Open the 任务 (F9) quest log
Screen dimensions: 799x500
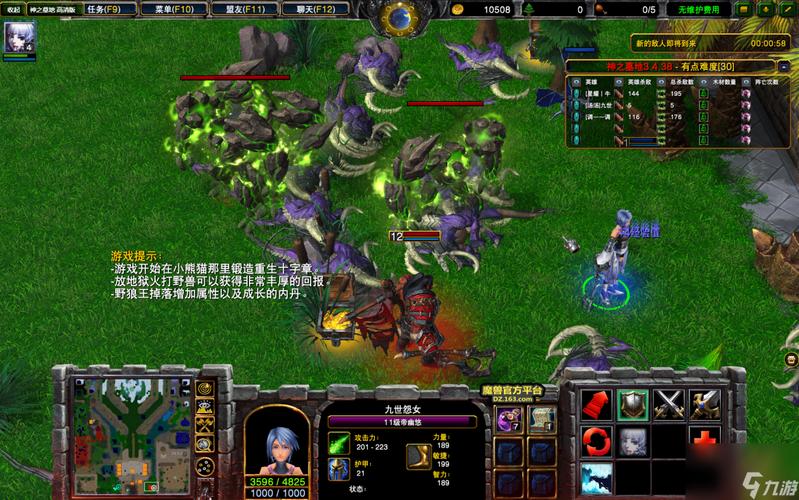(103, 9)
